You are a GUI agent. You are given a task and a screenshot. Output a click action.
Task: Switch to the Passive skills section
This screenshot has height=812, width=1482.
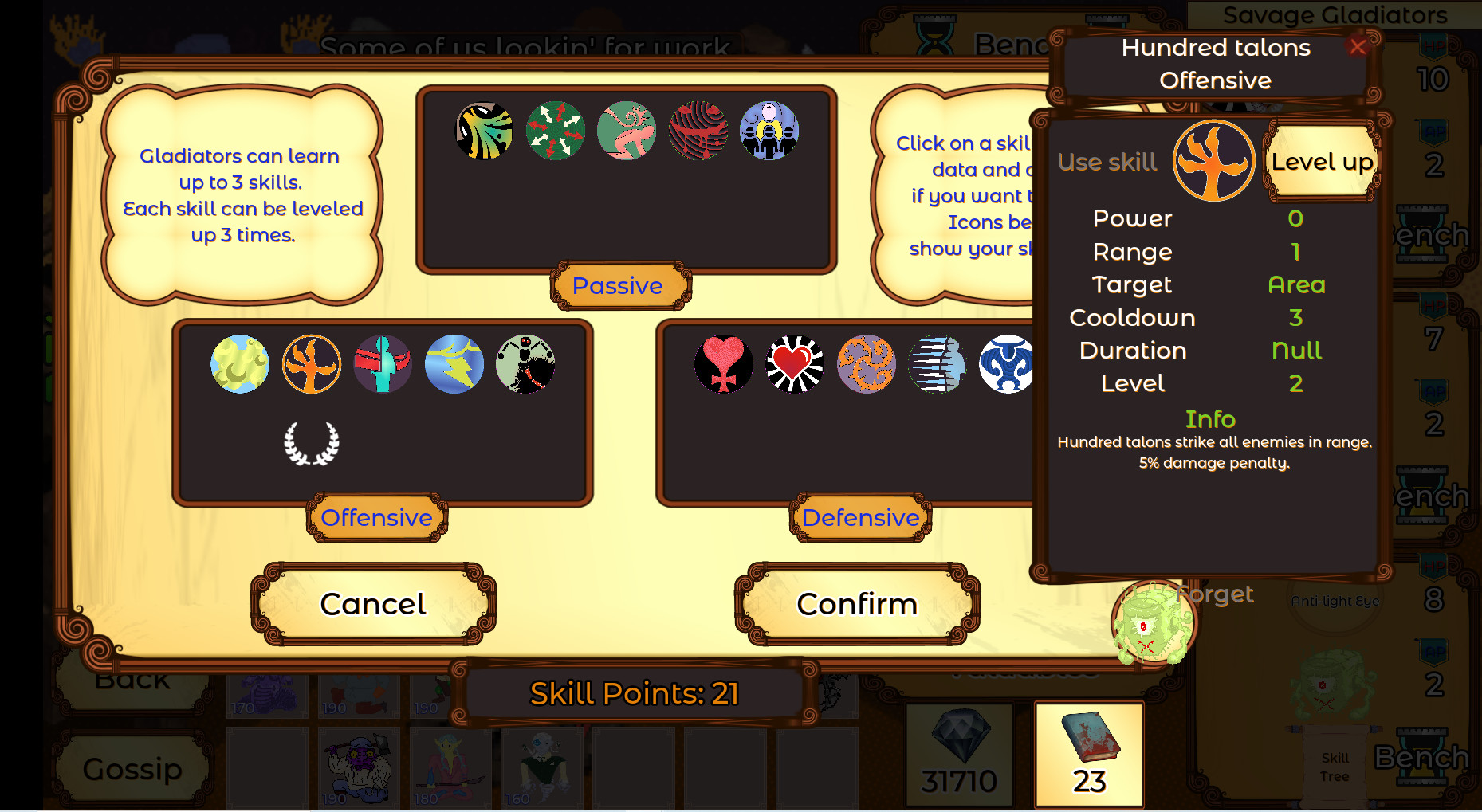[x=619, y=285]
